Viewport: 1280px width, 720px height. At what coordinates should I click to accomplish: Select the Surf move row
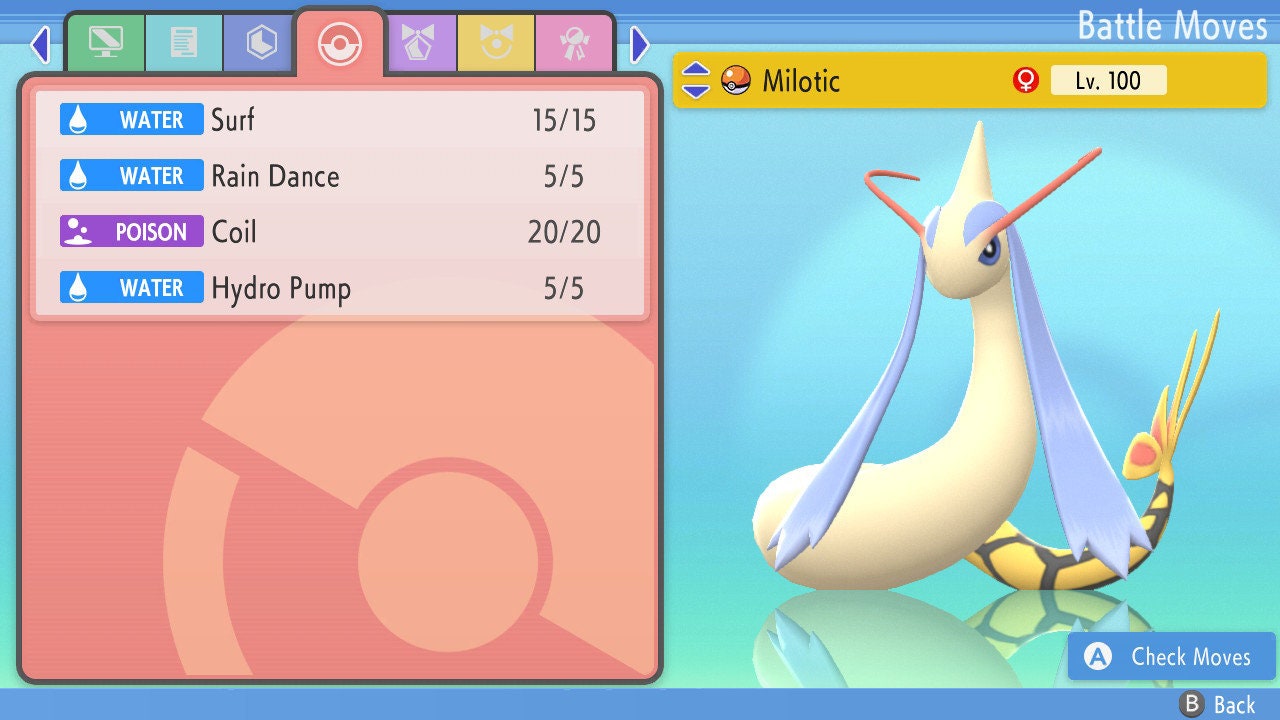(x=340, y=121)
